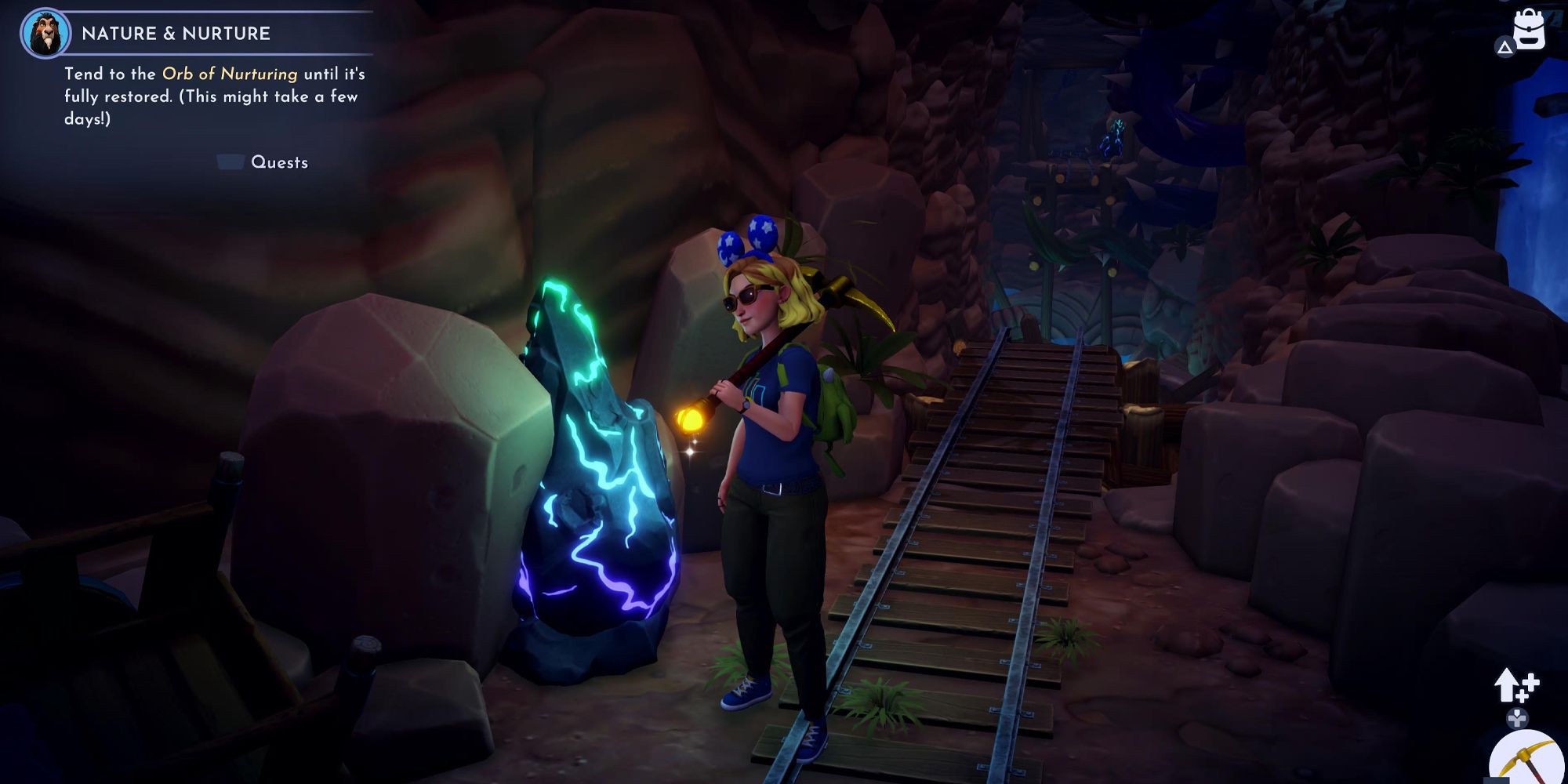Click the Orb of Nurturing link text
The width and height of the screenshot is (1568, 784).
(229, 74)
